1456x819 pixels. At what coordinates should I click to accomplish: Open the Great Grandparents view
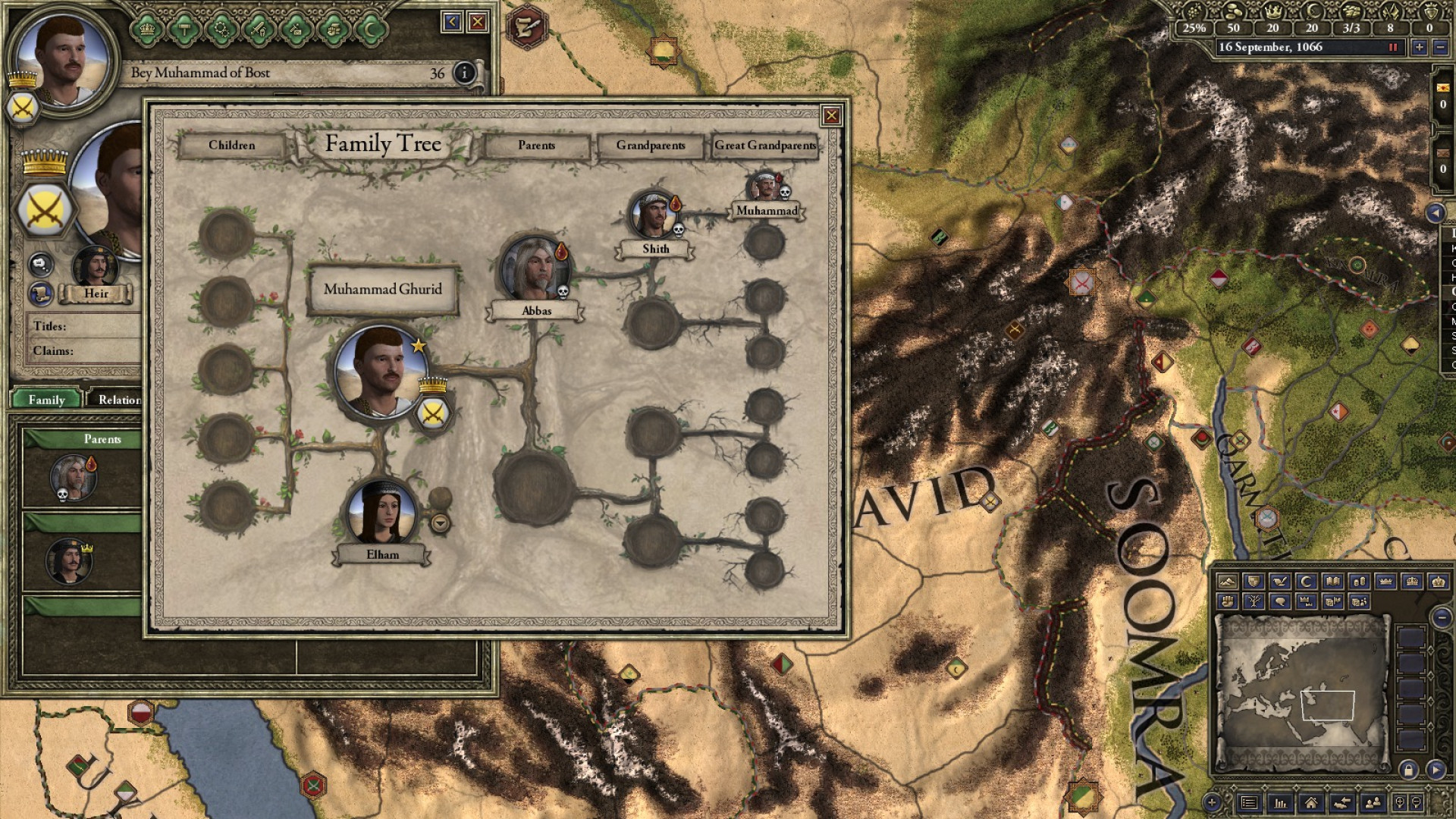click(764, 145)
